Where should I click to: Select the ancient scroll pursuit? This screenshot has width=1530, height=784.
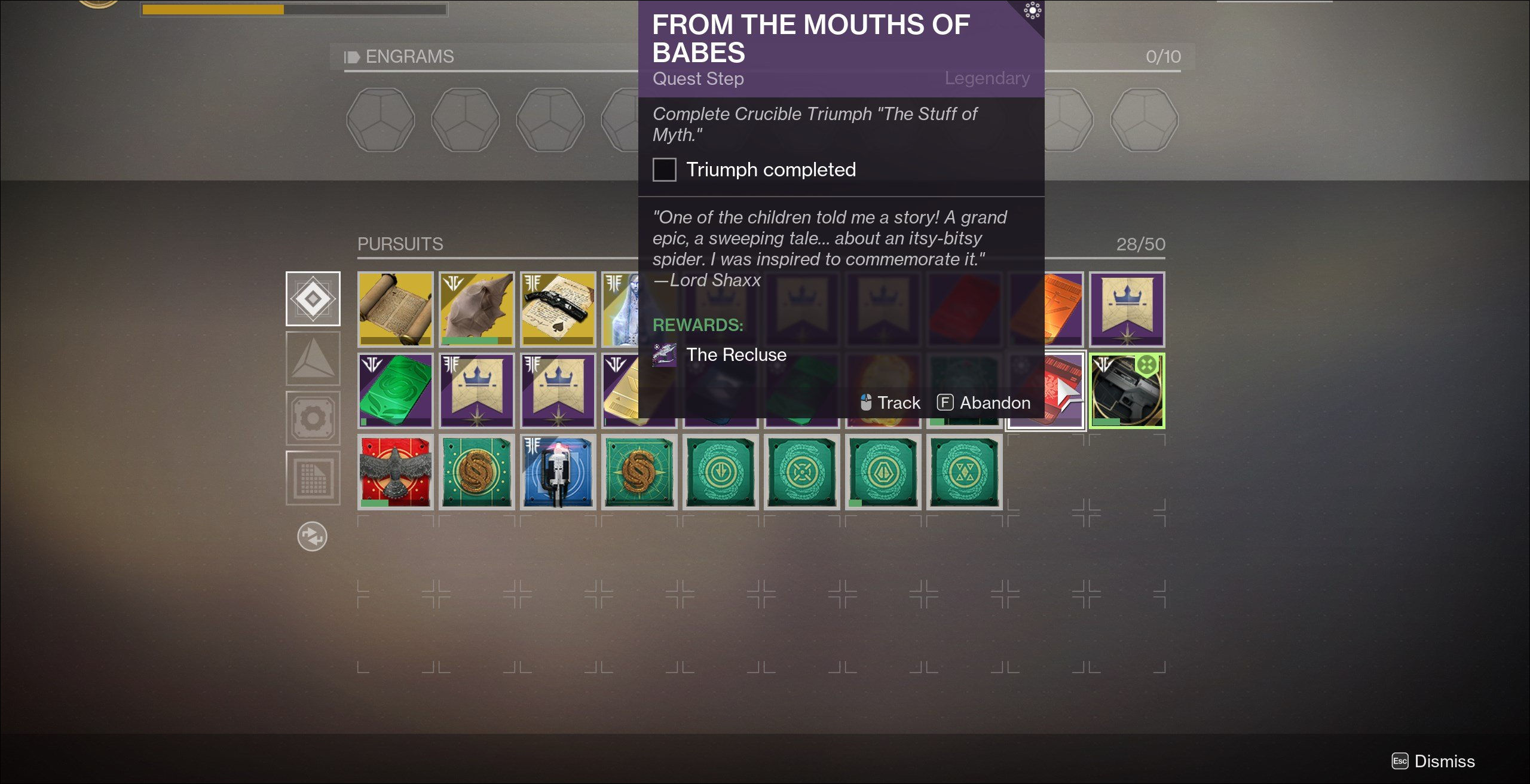395,309
